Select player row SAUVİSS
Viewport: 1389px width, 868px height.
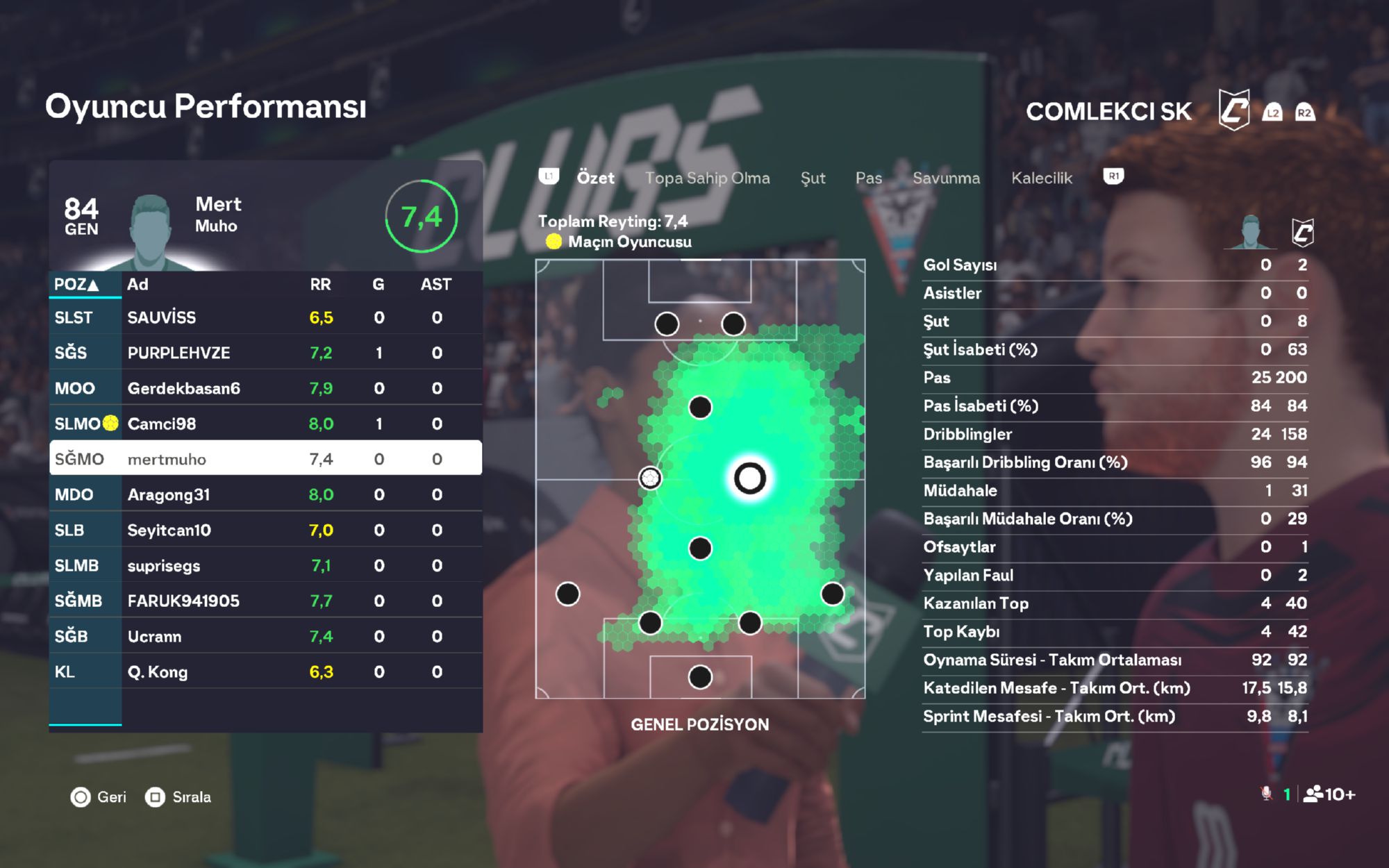[x=265, y=317]
